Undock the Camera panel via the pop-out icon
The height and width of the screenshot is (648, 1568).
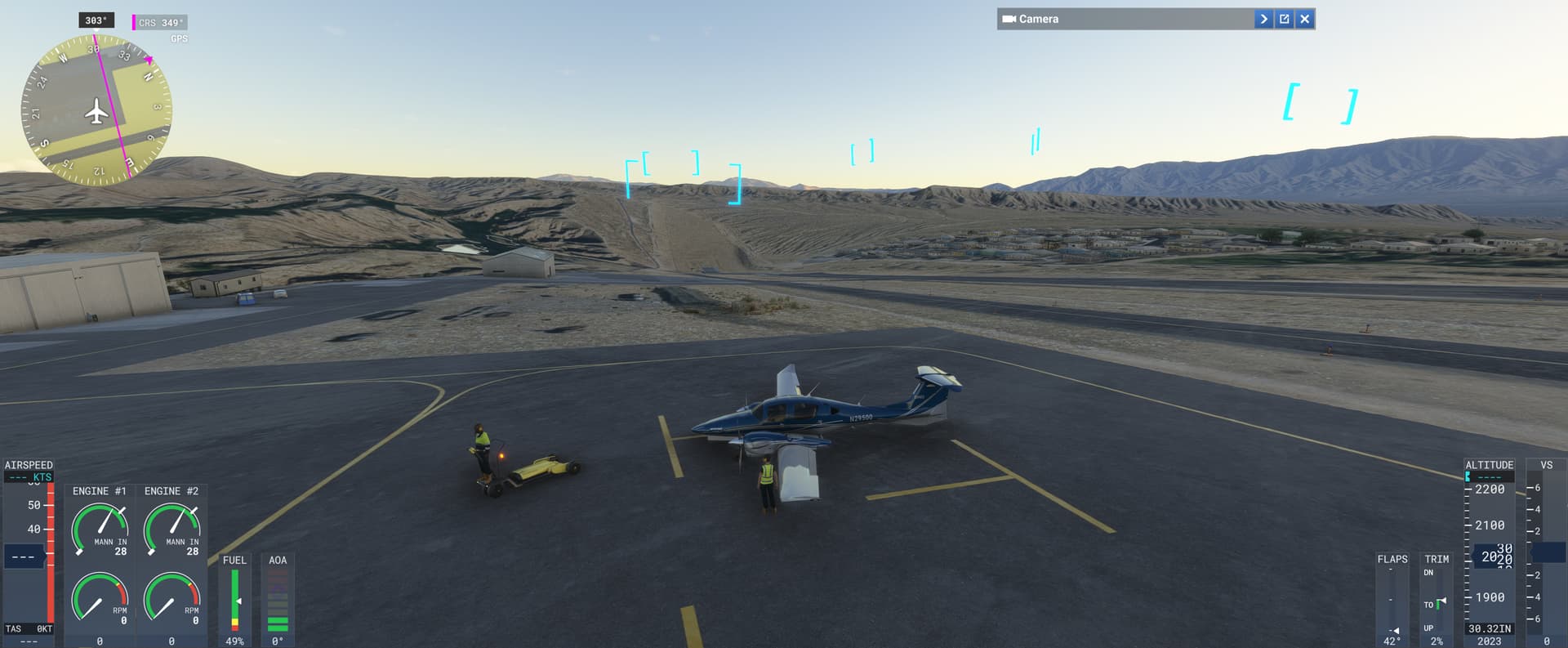click(x=1284, y=18)
